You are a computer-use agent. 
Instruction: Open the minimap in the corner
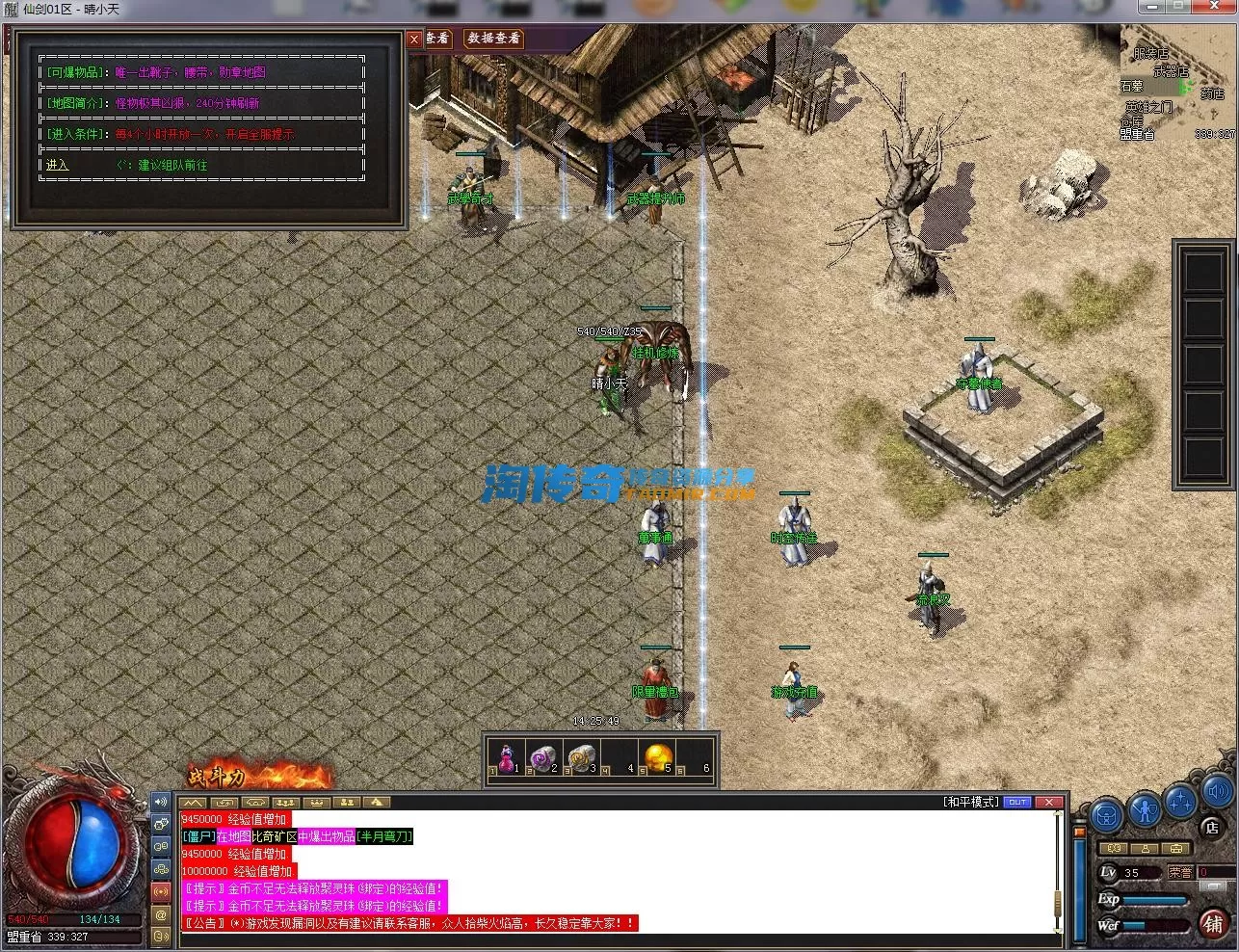1177,82
